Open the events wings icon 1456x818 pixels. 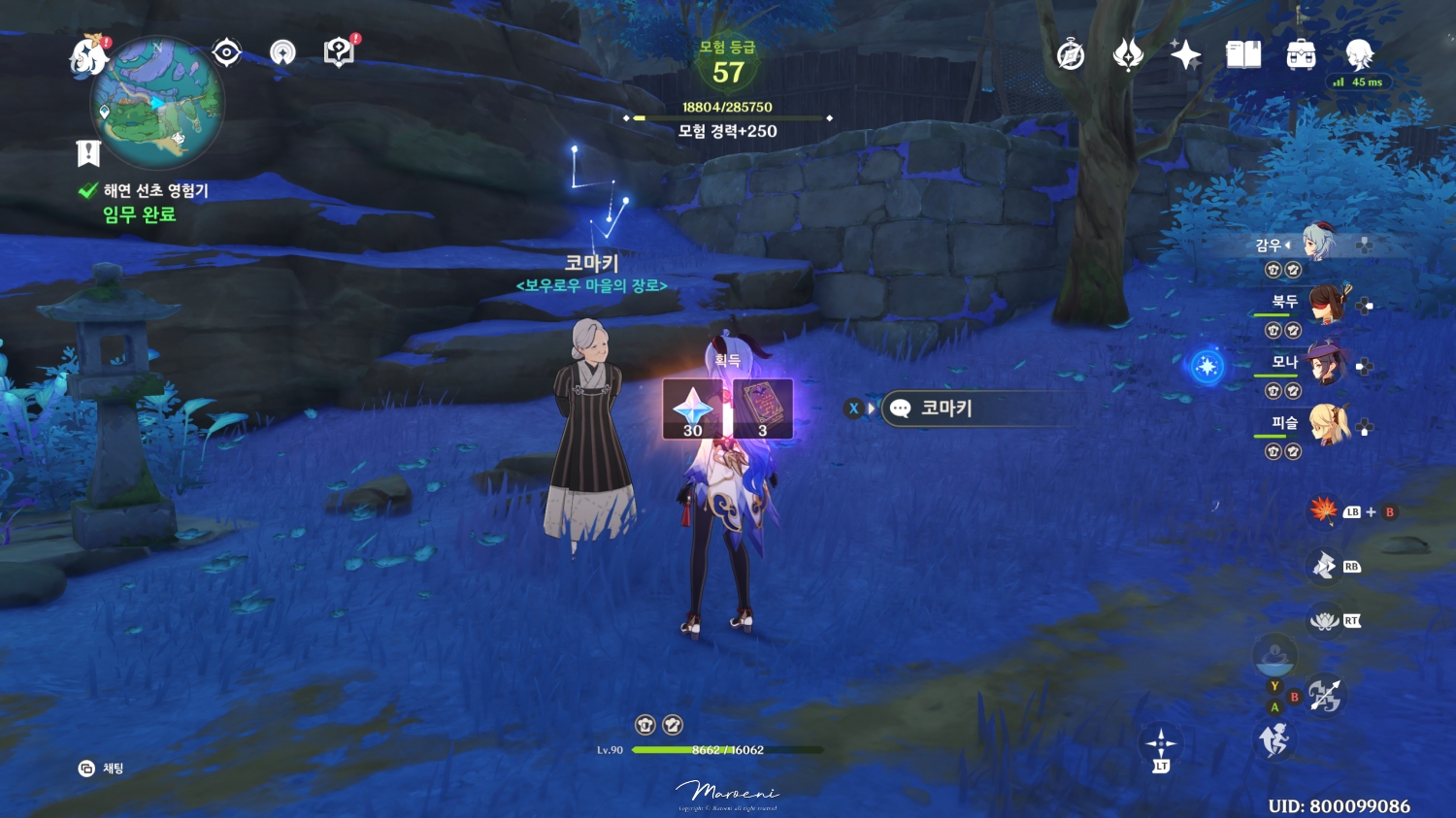coord(1126,55)
